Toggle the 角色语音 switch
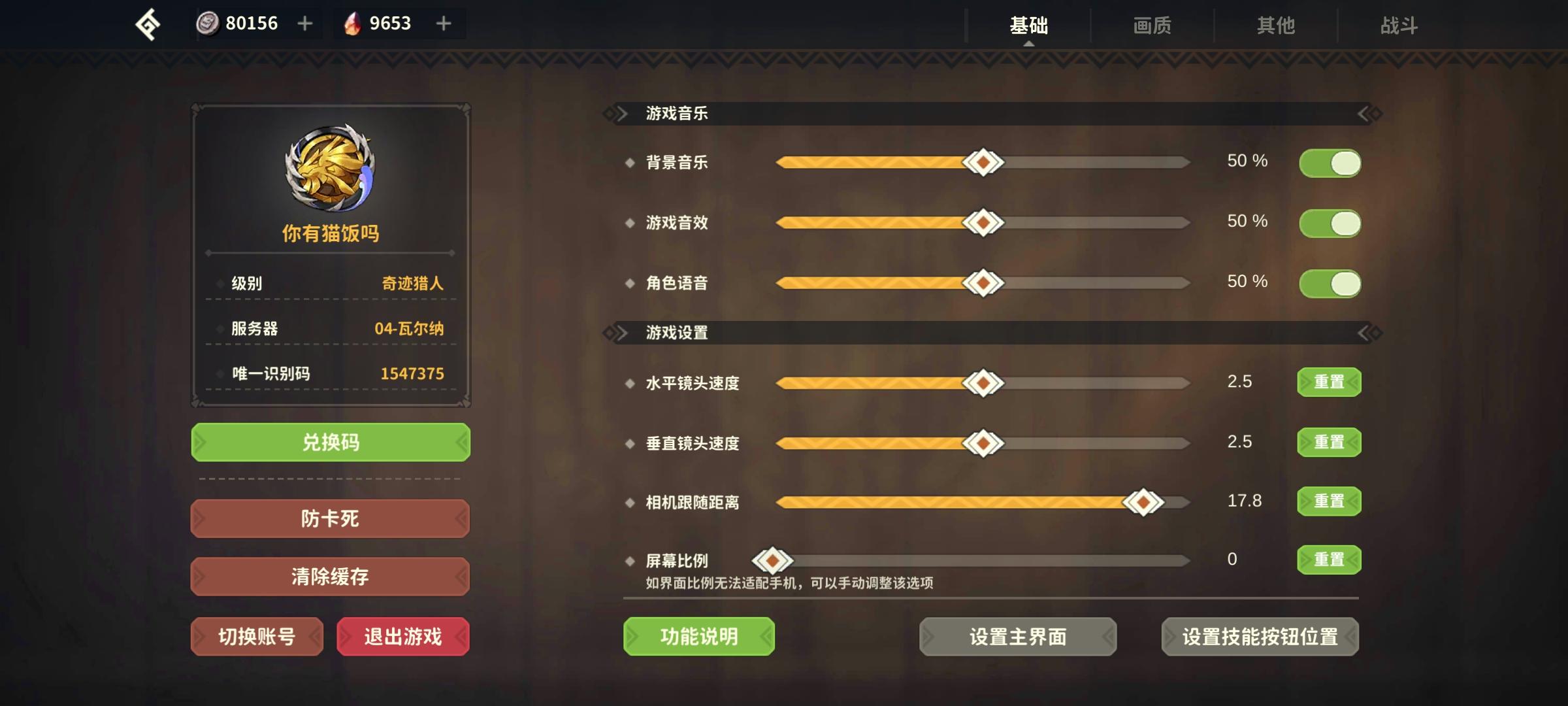1568x706 pixels. (1330, 283)
